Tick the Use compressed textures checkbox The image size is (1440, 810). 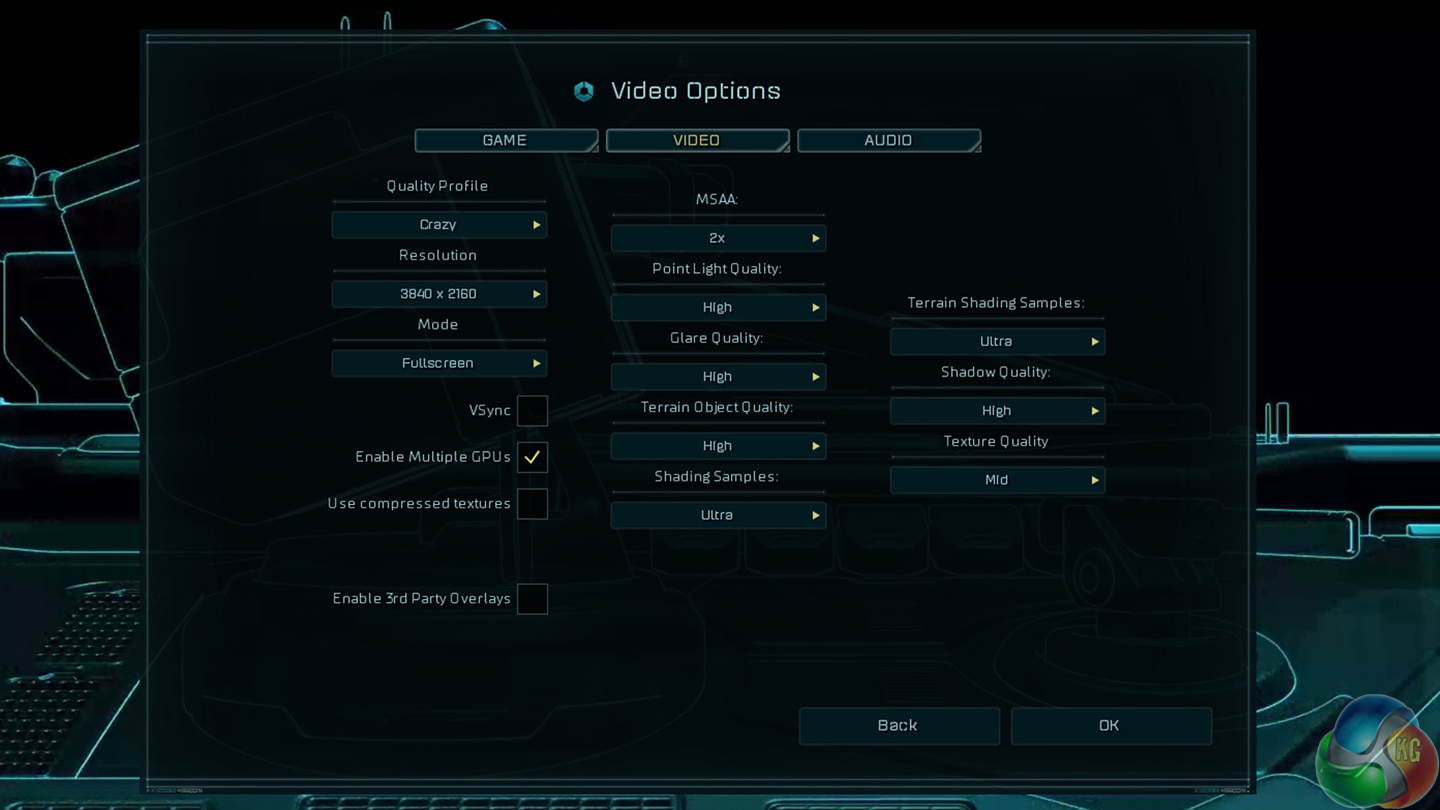(532, 504)
